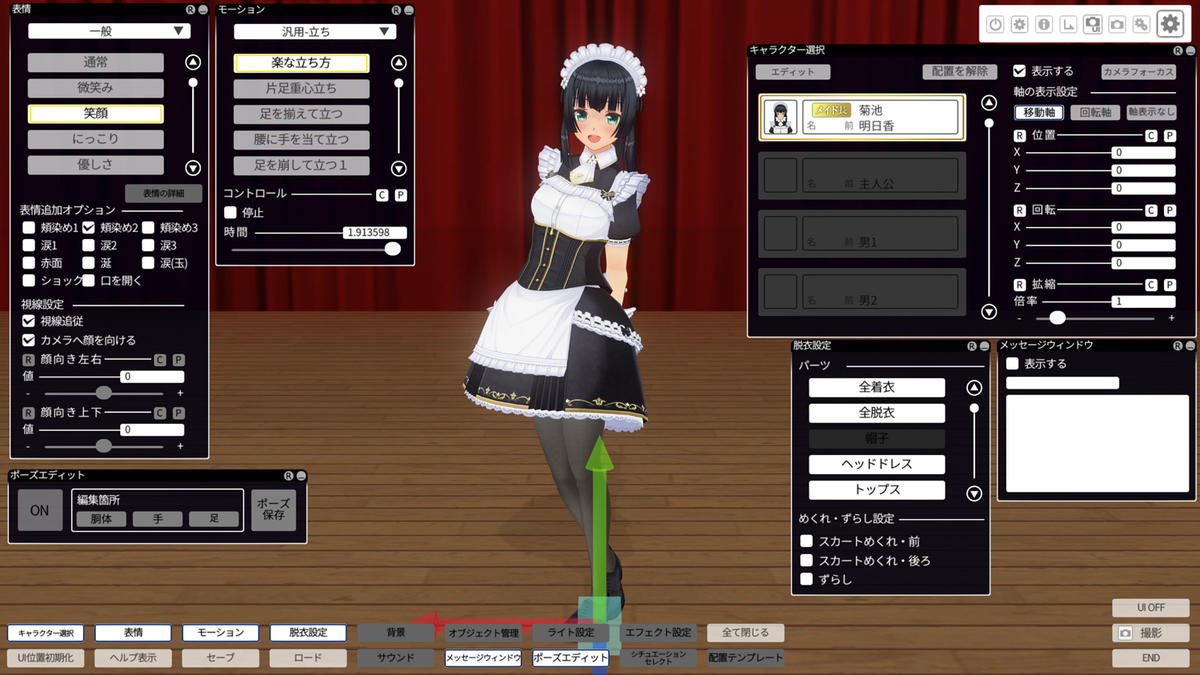Image resolution: width=1200 pixels, height=675 pixels.
Task: Toggle the 頬染め1 blush checkbox
Action: [29, 228]
